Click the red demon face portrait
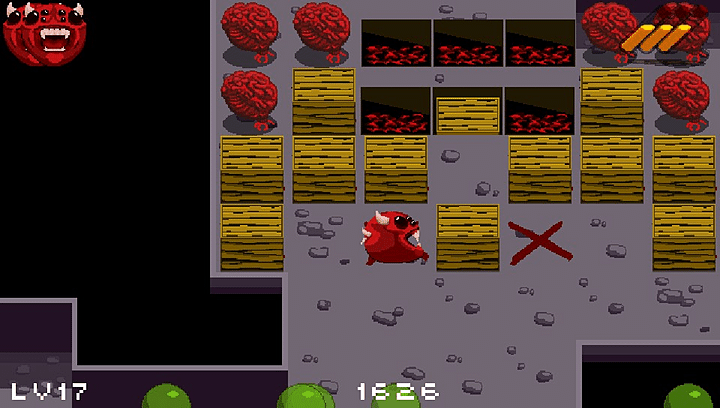Viewport: 720px width, 408px height. click(x=46, y=32)
